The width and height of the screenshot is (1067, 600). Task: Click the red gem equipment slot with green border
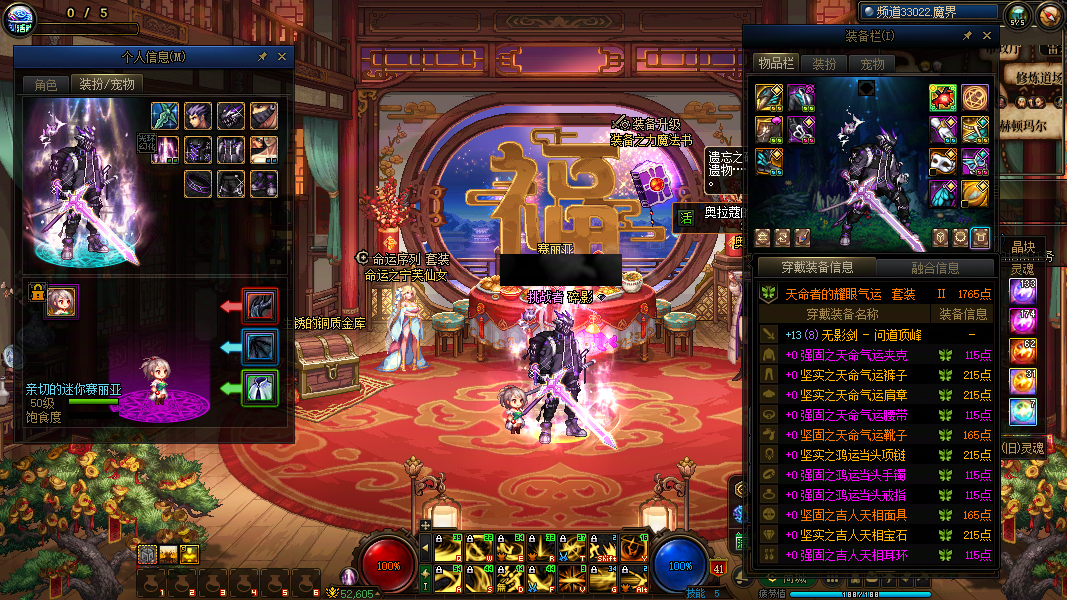tap(943, 97)
